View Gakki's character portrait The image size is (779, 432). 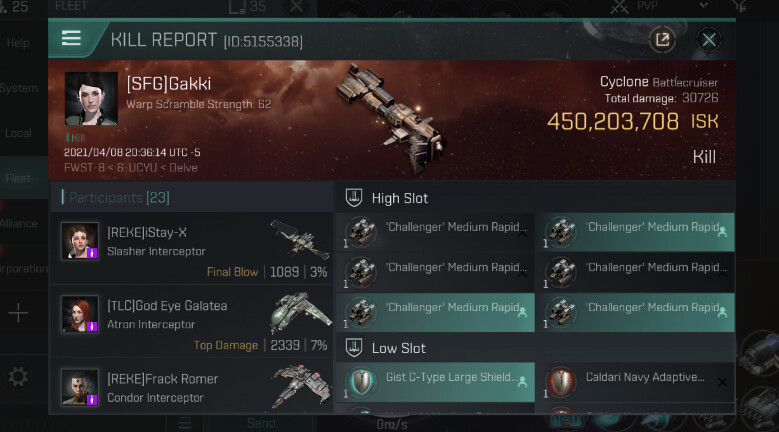[91, 99]
